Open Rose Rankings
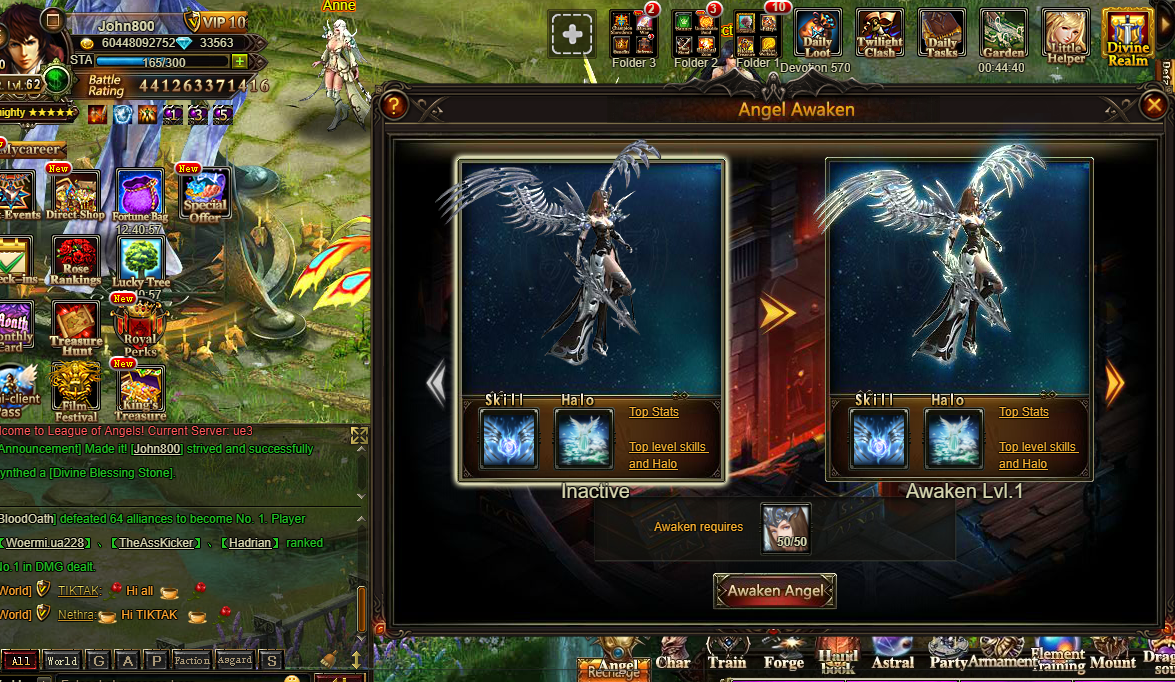1175x682 pixels. point(76,261)
